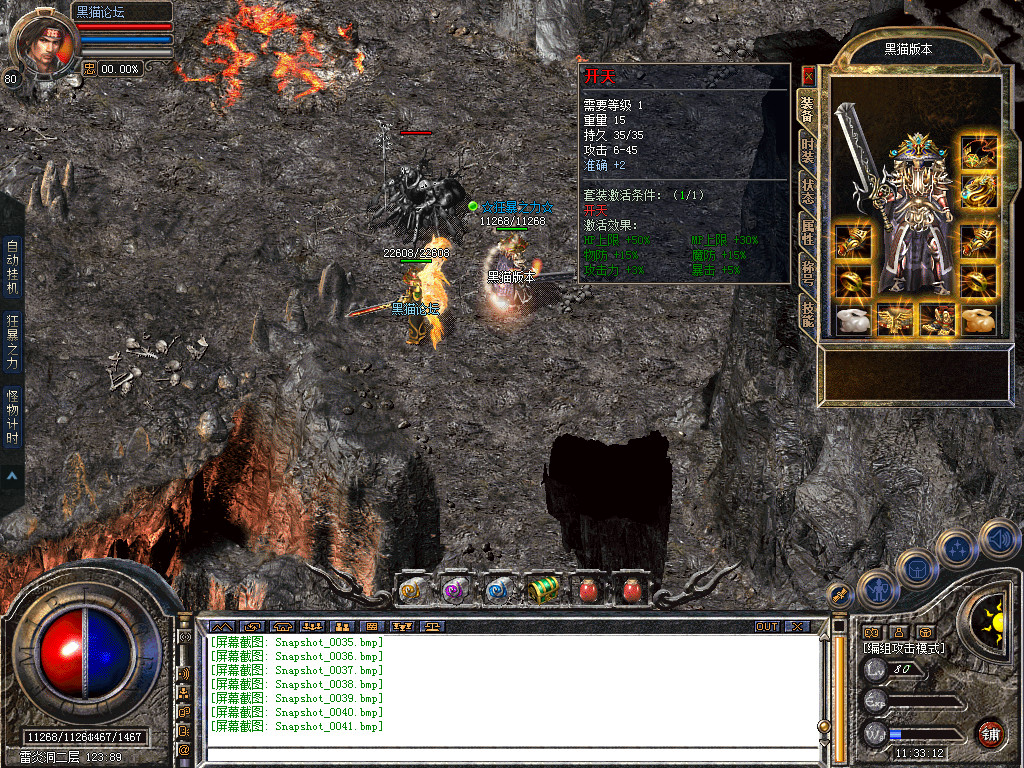The image size is (1024, 768).
Task: Collapse the side menu with the arrow
Action: pos(12,475)
